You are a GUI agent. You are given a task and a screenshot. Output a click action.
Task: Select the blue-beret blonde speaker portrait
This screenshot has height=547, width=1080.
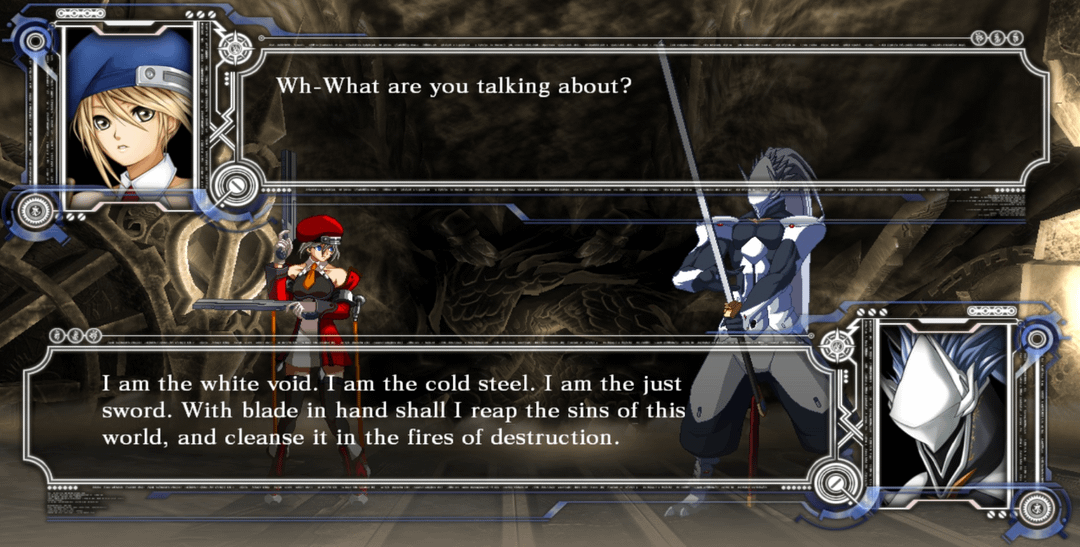pos(128,112)
